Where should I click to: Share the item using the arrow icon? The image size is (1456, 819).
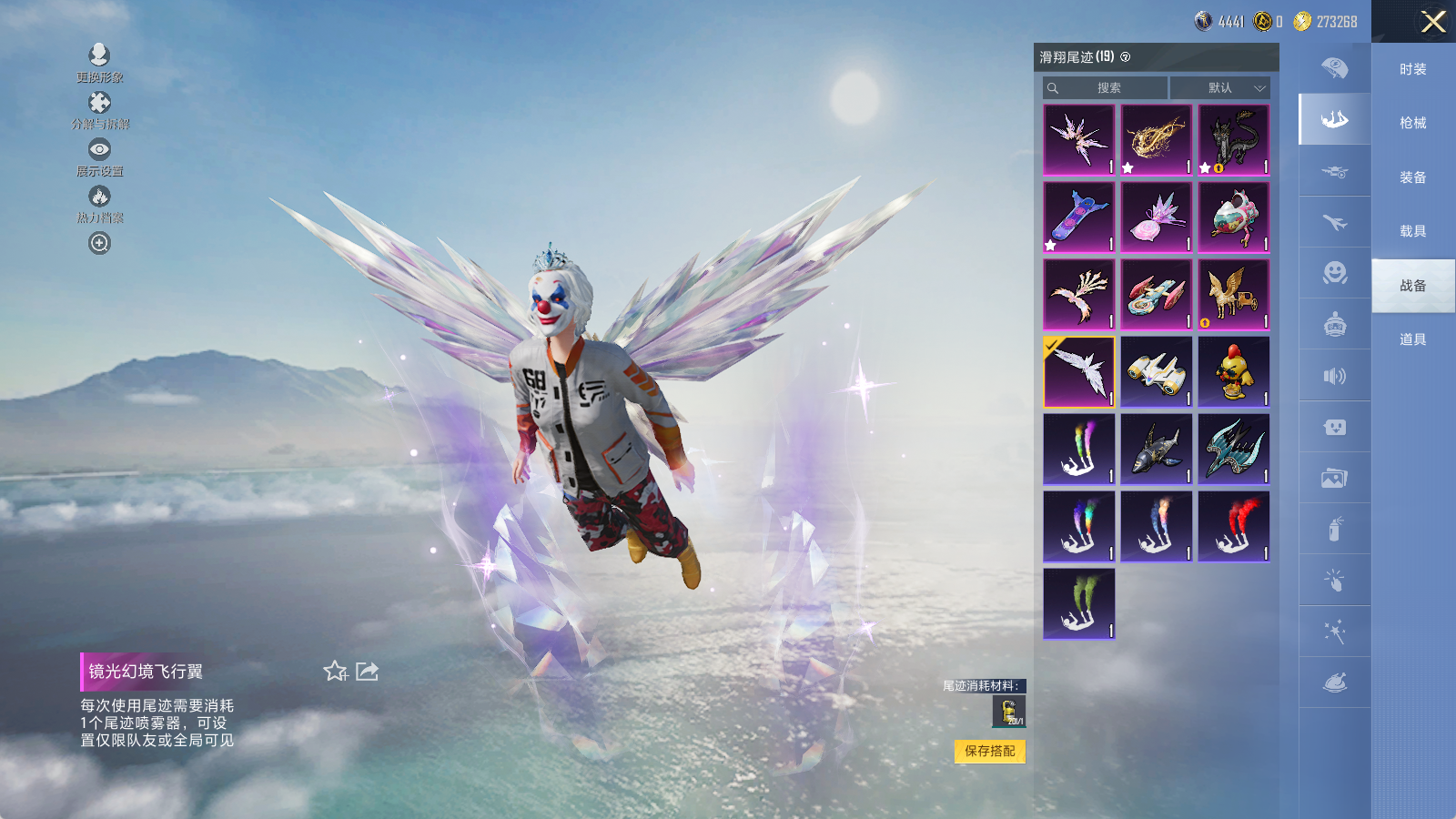(367, 672)
